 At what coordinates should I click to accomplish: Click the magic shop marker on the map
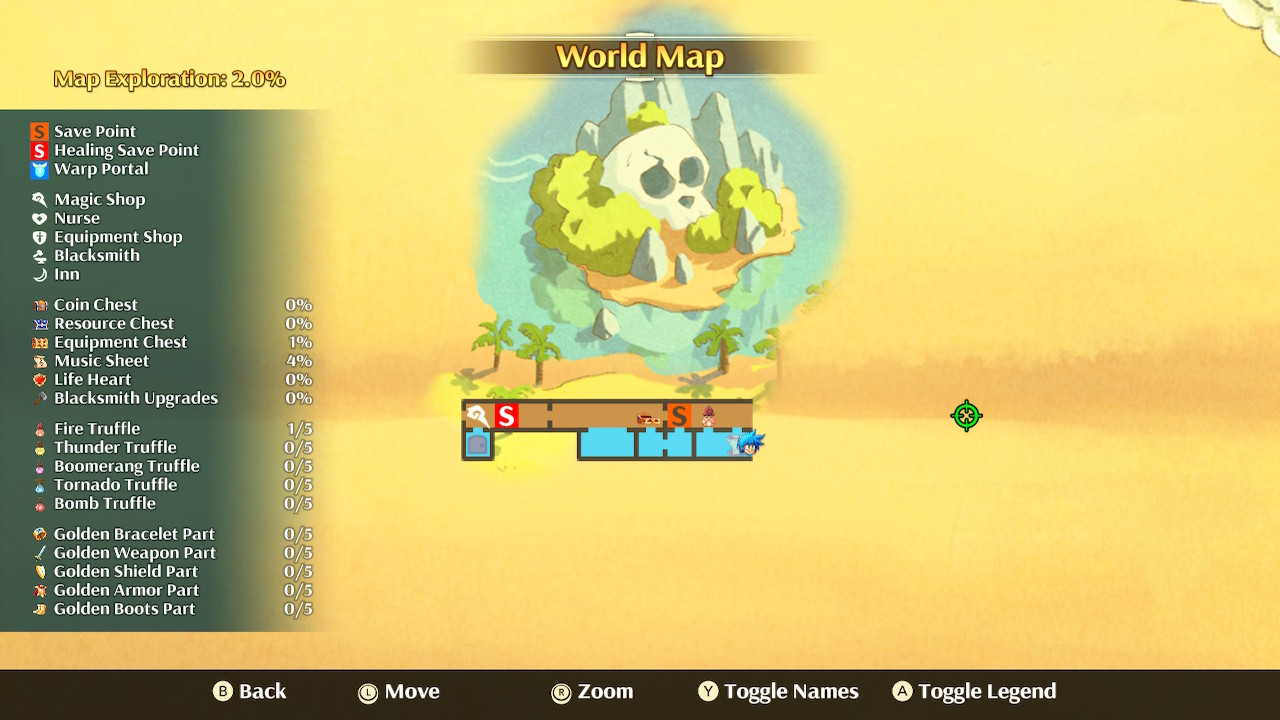pyautogui.click(x=478, y=416)
